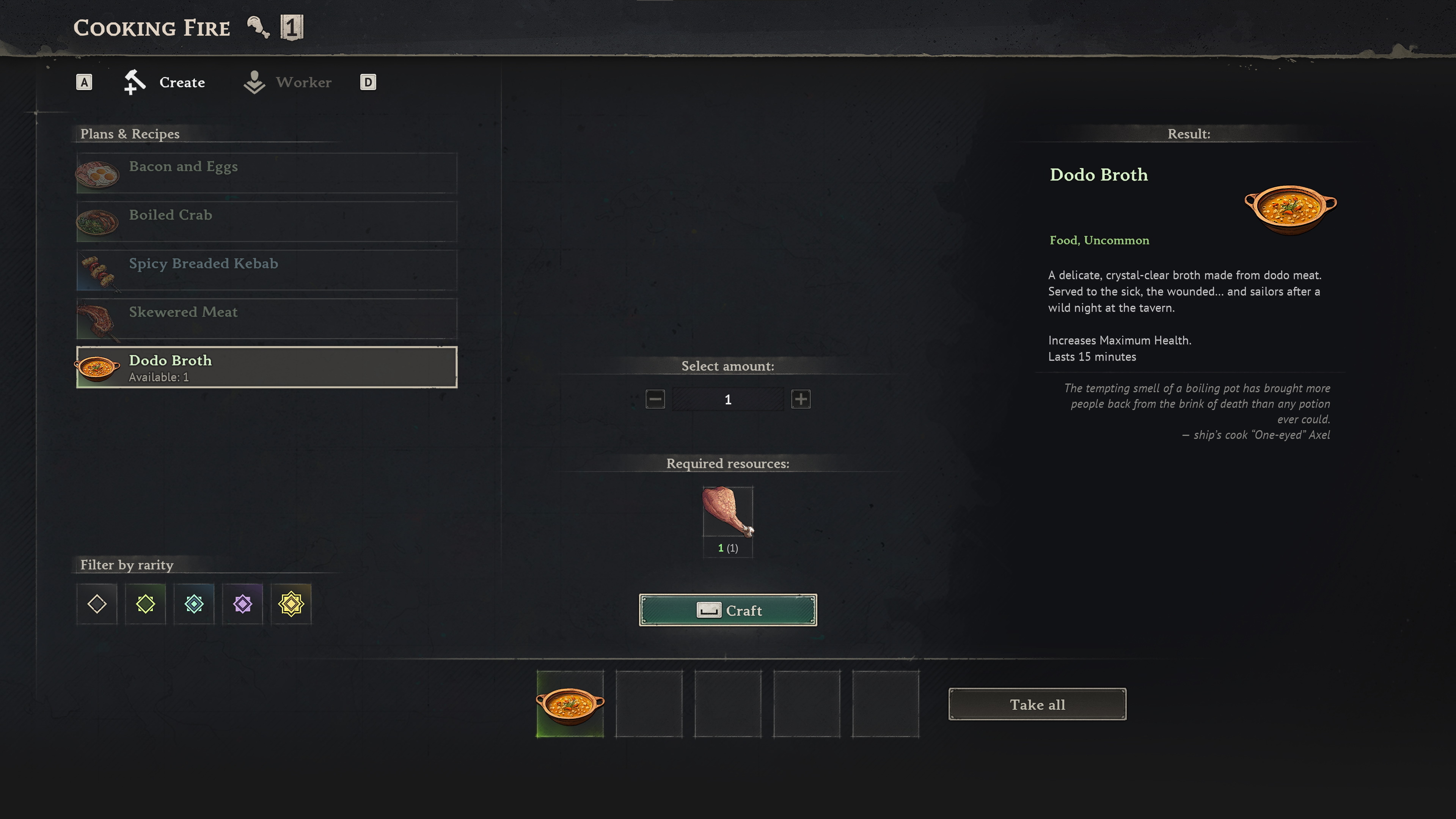
Task: Filter recipes by white common rarity
Action: 97,604
